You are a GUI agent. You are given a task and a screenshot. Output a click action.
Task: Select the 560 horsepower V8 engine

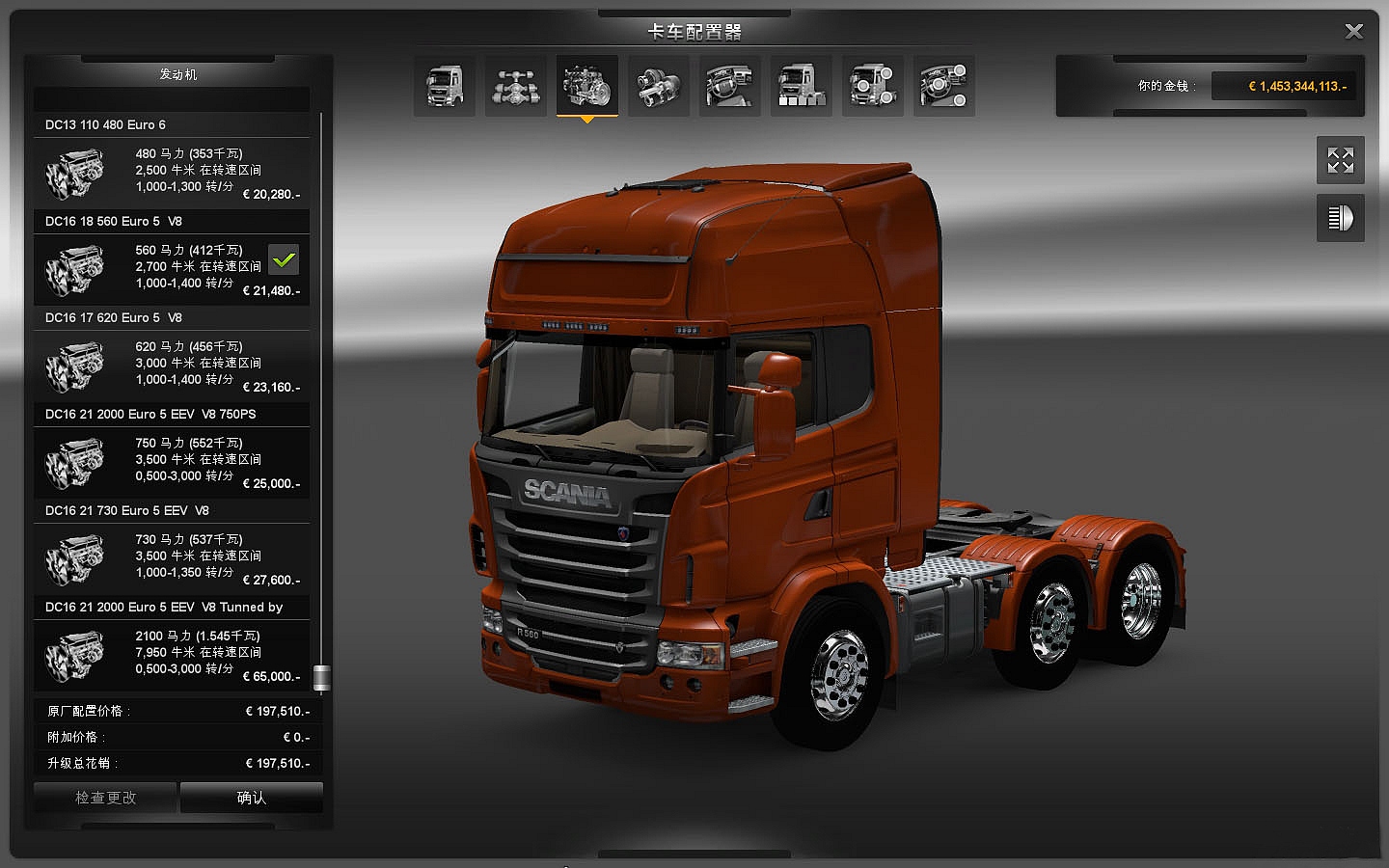pyautogui.click(x=172, y=269)
